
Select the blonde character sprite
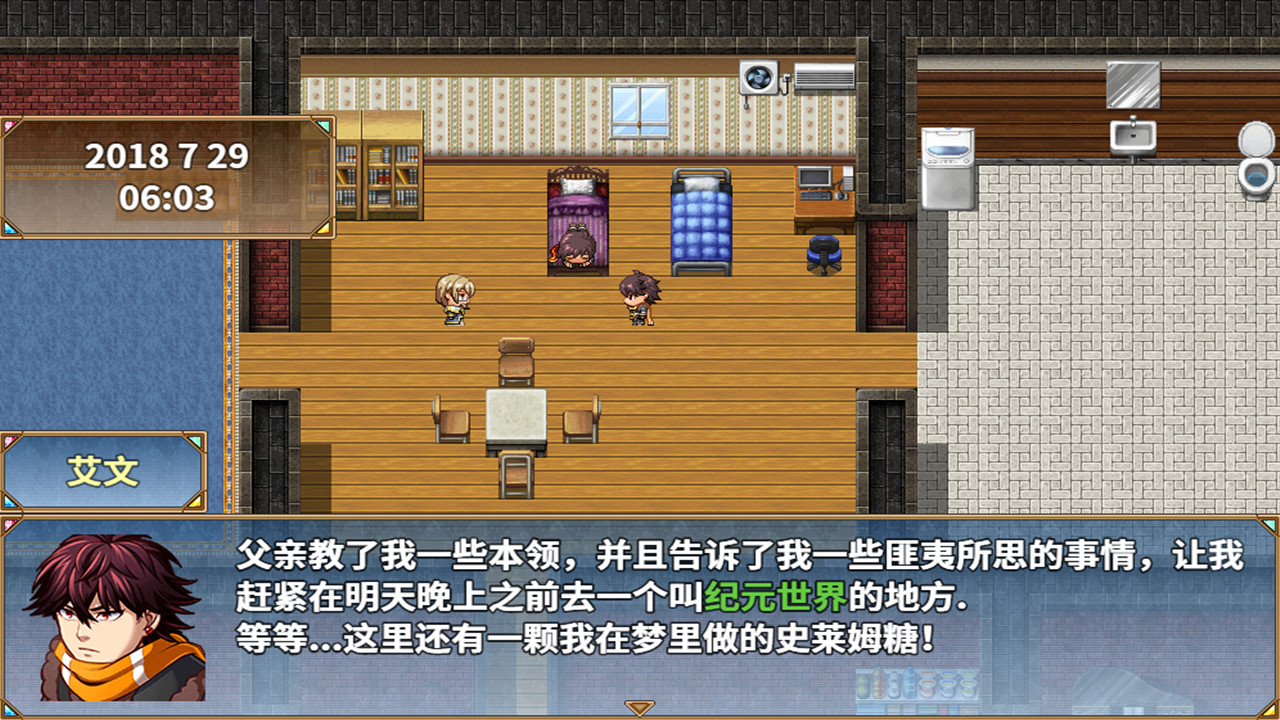point(453,300)
